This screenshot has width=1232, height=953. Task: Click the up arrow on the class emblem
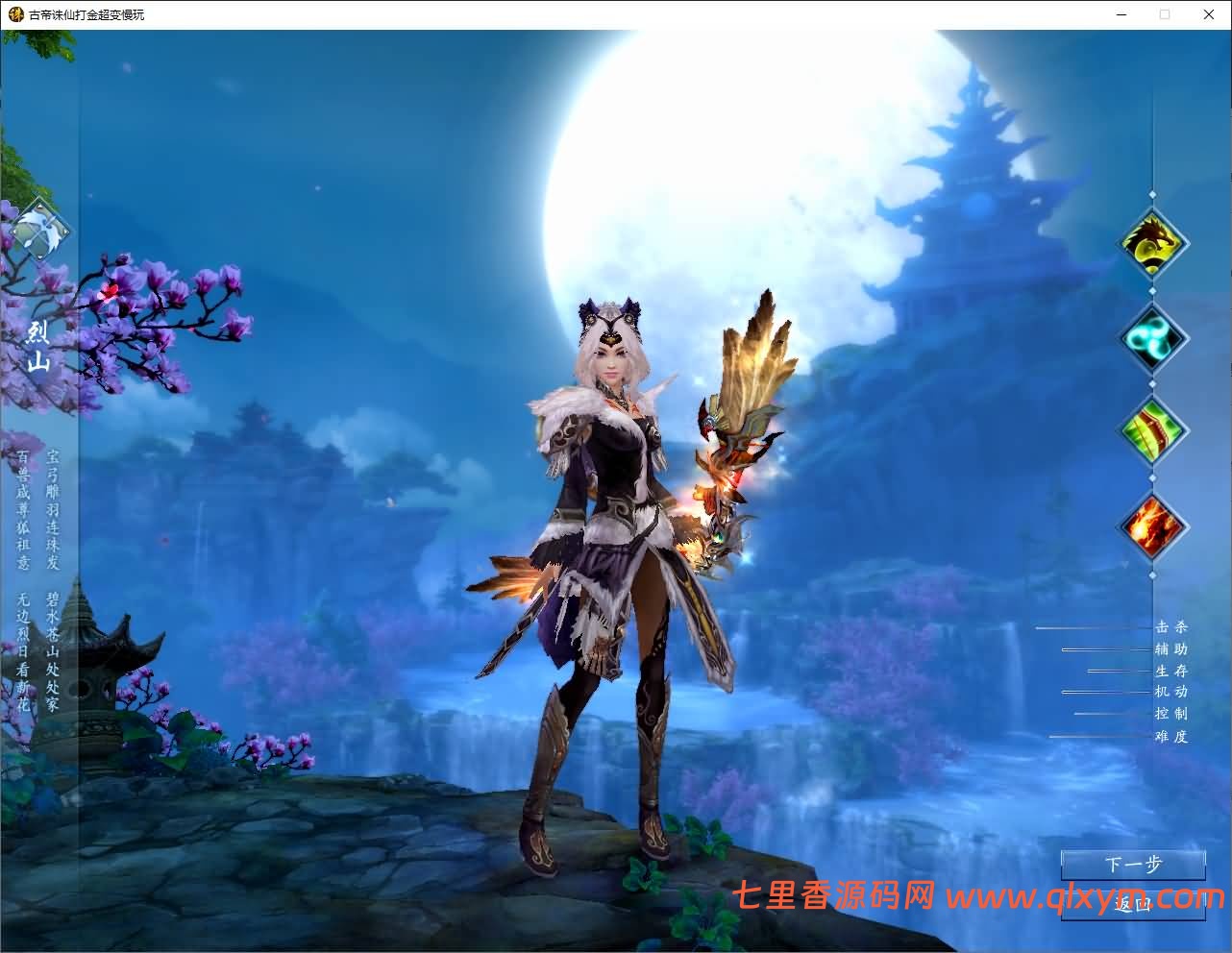coord(39,205)
